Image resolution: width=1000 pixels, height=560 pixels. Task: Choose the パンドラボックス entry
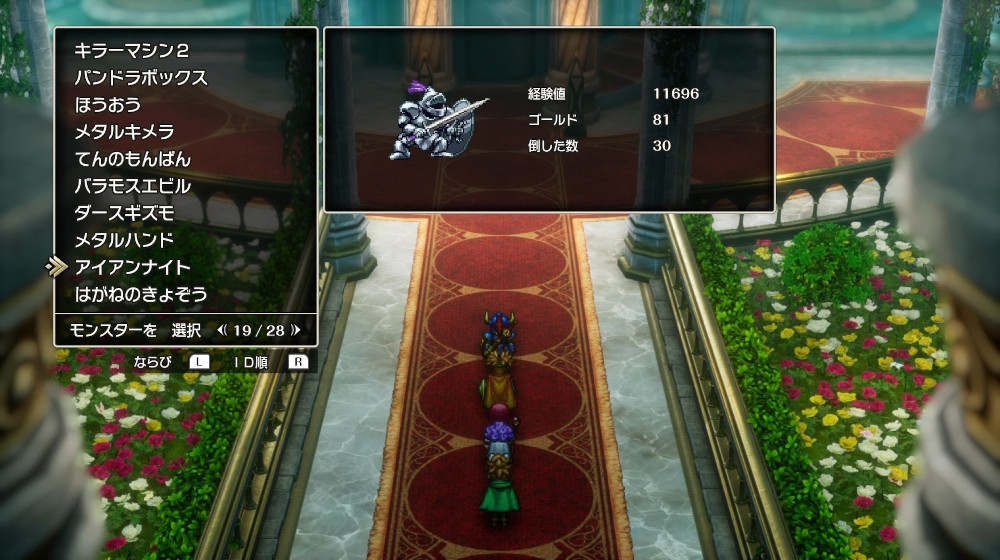[x=140, y=78]
